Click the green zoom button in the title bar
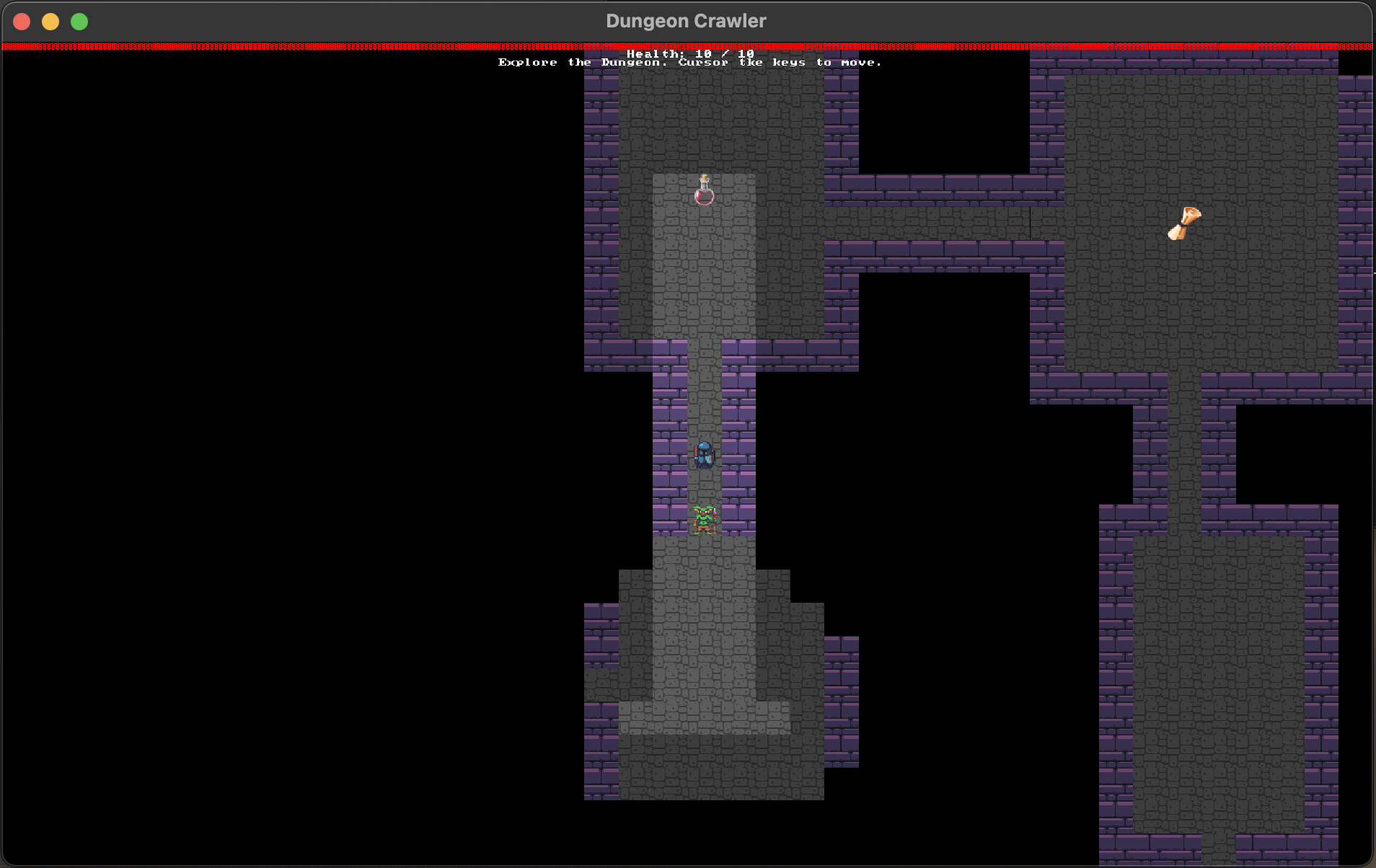Screen dimensions: 1376x868 click(79, 22)
